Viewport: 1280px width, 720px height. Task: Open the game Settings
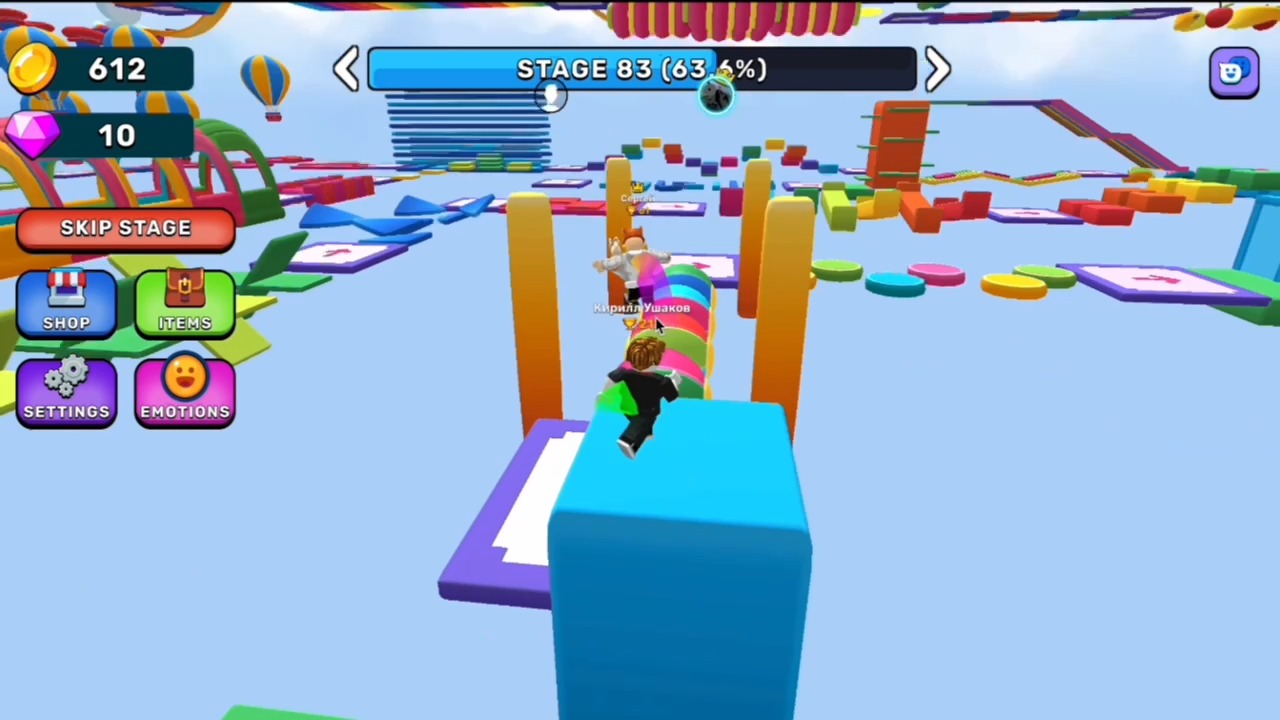[x=66, y=390]
